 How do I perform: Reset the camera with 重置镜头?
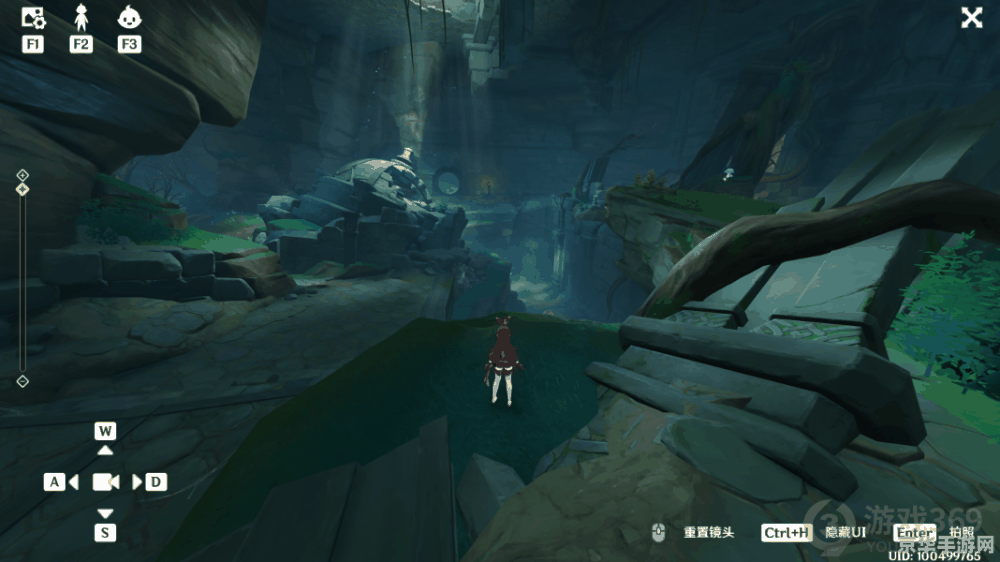click(x=708, y=533)
